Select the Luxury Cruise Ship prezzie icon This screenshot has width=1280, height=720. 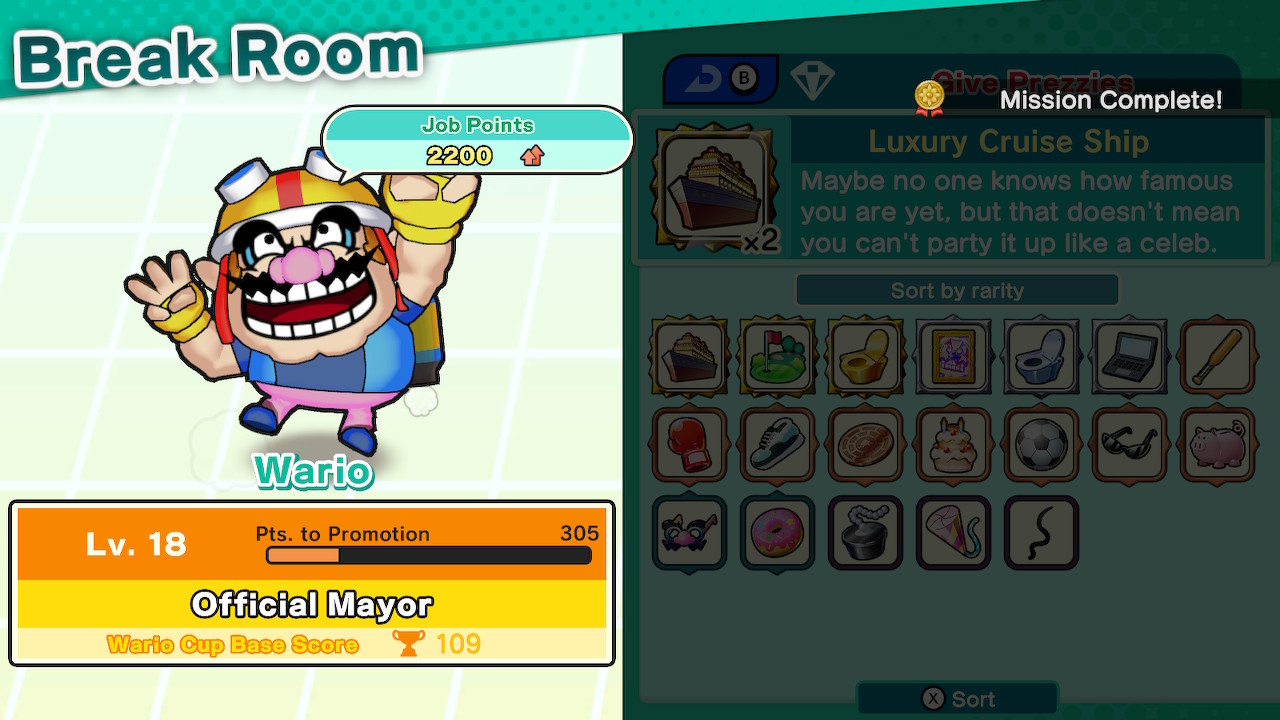coord(688,357)
